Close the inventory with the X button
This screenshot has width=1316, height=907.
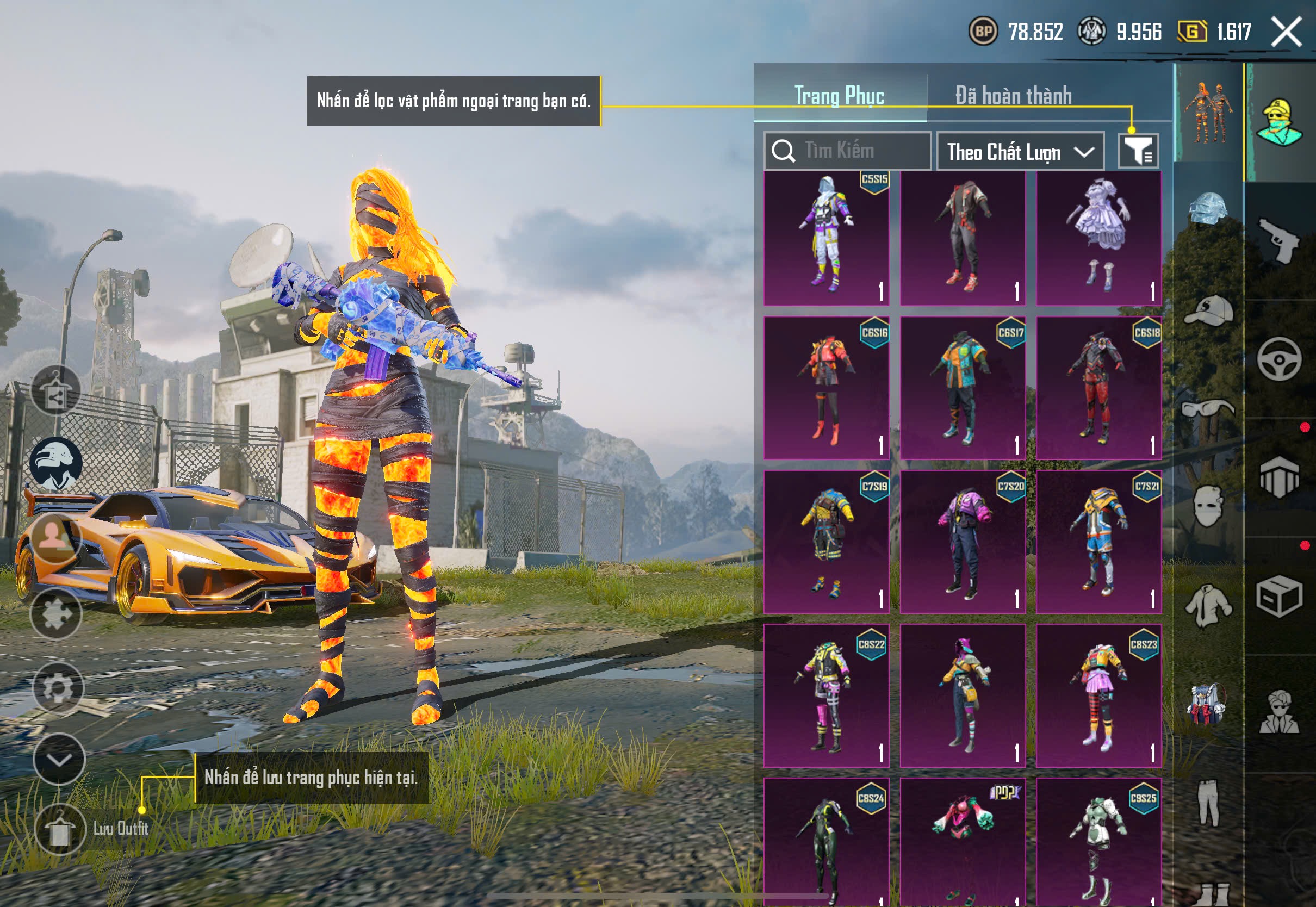[1286, 31]
